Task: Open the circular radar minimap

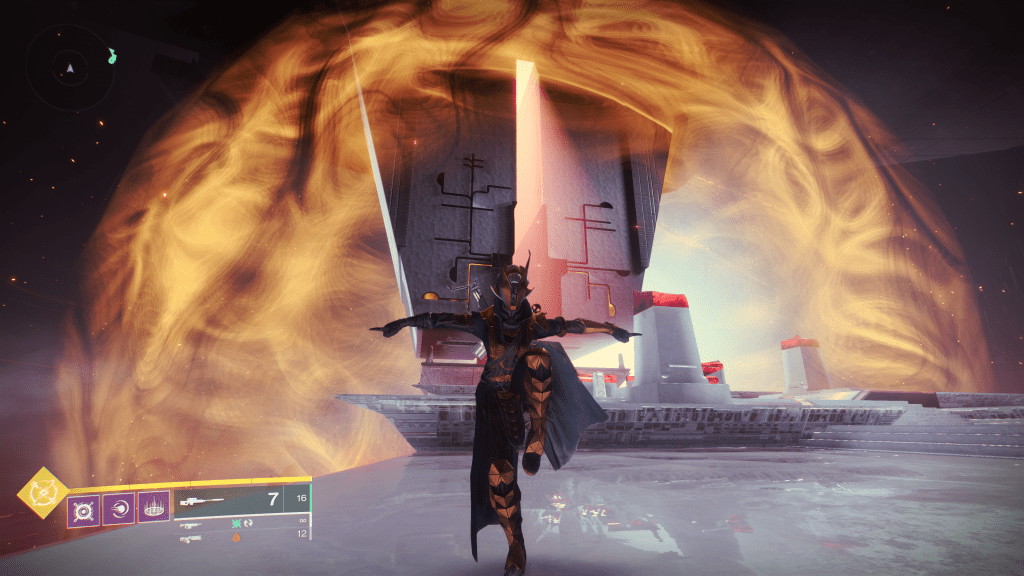Action: 70,69
